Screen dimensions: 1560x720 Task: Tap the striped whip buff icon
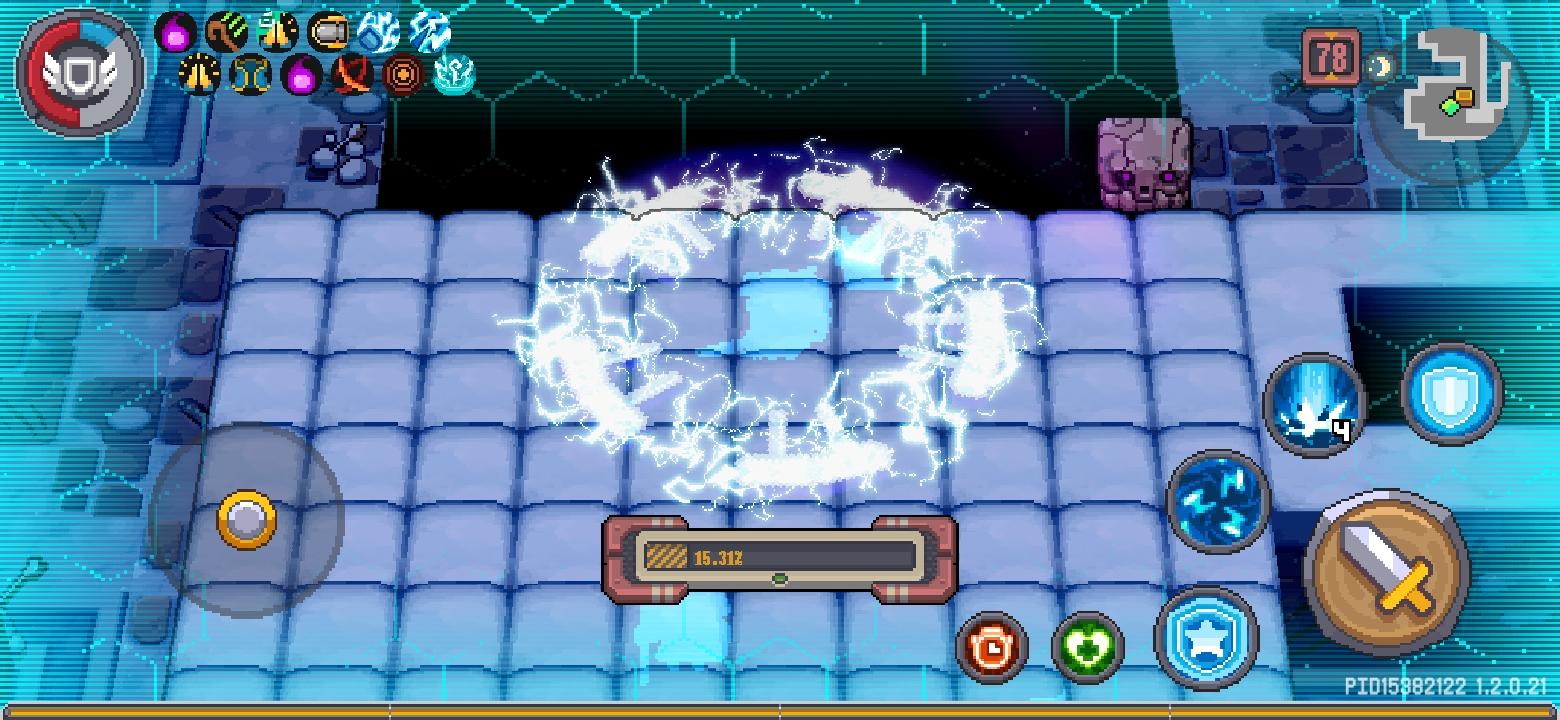228,30
